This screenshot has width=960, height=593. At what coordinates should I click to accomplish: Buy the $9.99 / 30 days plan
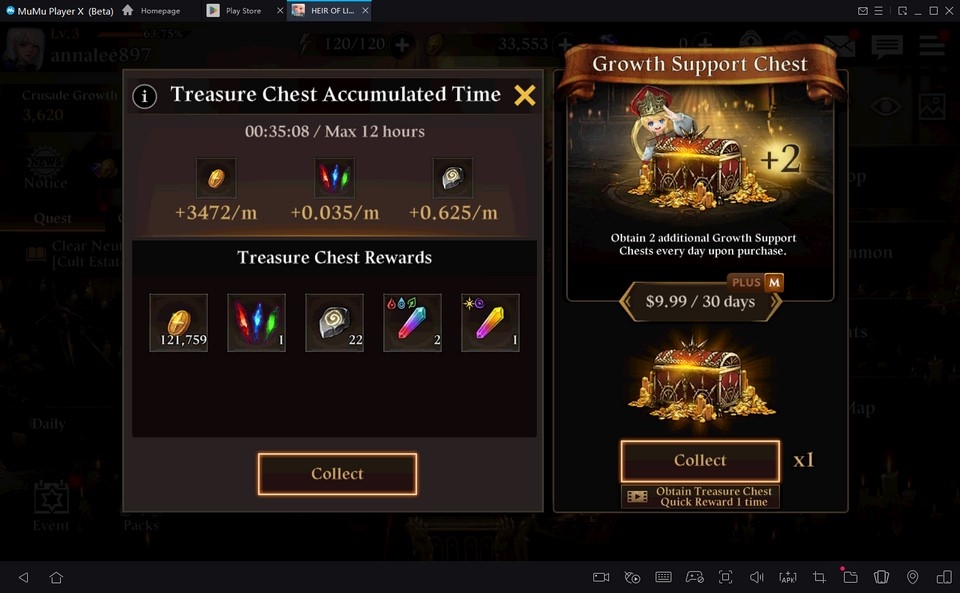[700, 301]
